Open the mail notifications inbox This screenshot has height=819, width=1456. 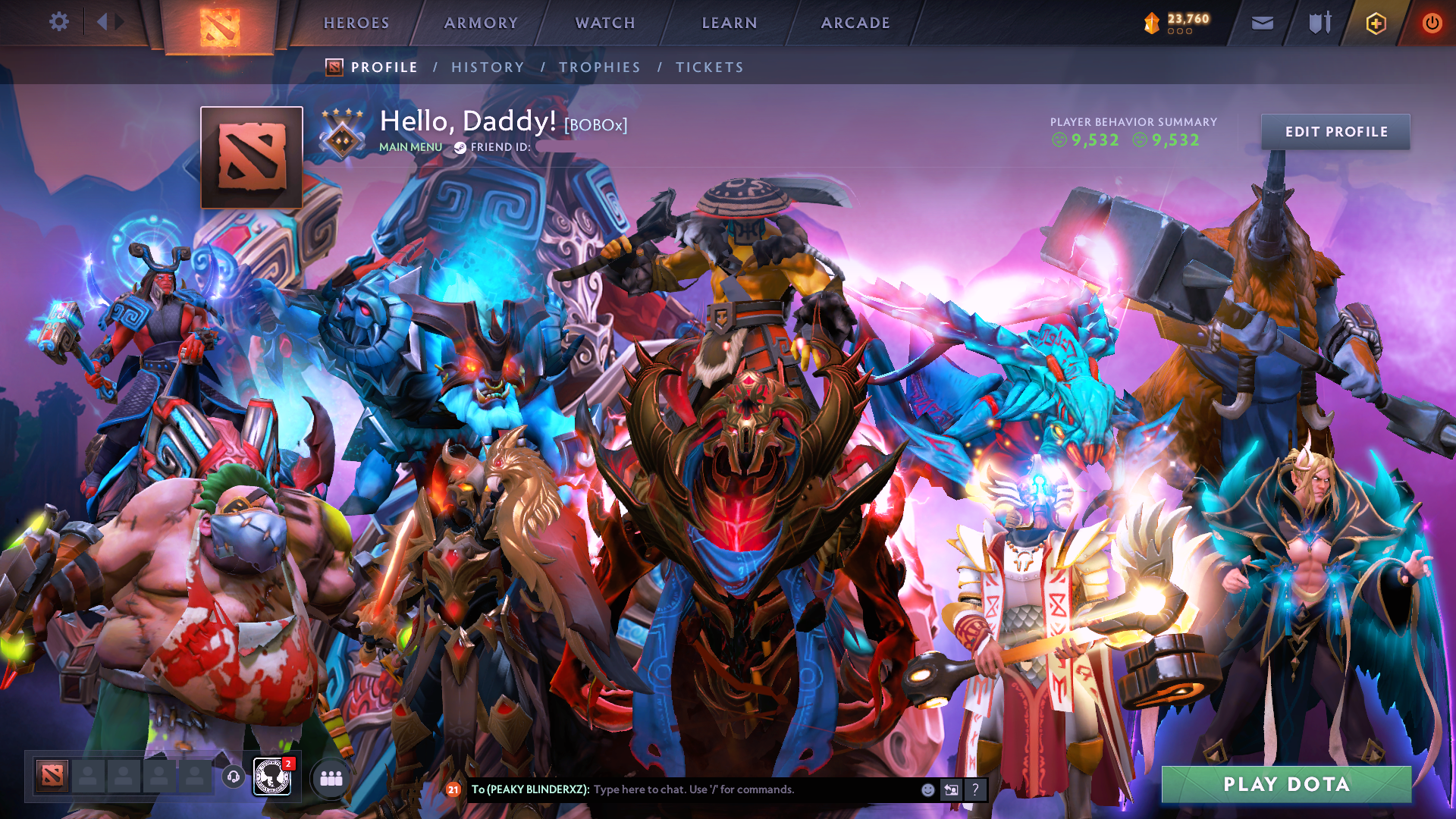tap(1262, 23)
